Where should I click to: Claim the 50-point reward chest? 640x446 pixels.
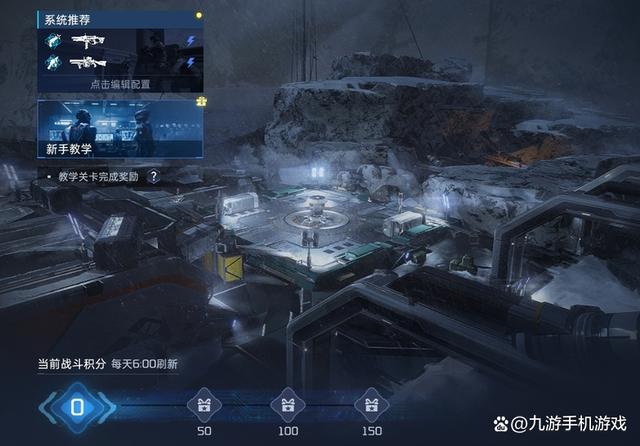(x=204, y=401)
